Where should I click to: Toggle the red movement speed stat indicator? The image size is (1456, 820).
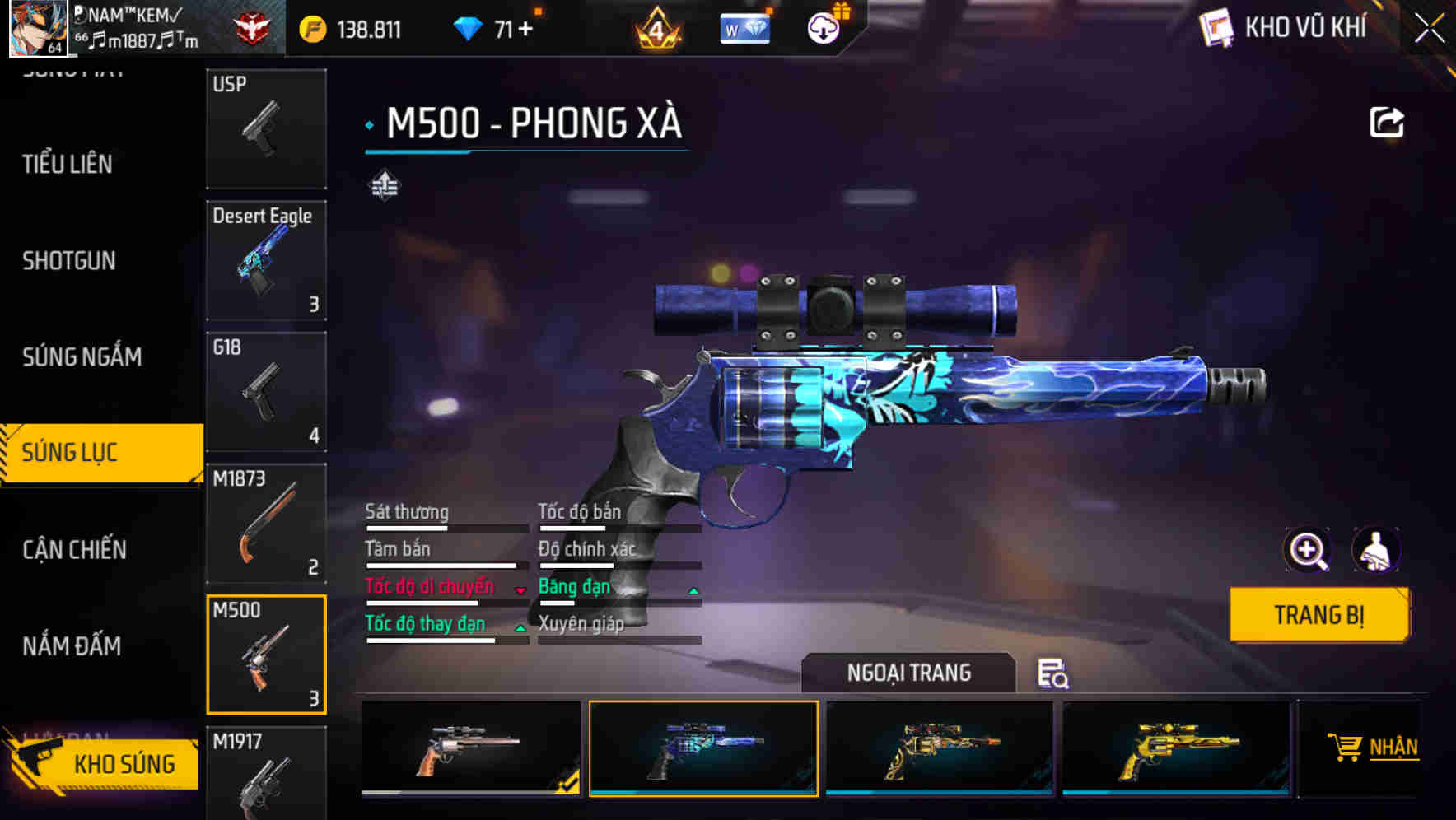click(x=520, y=590)
